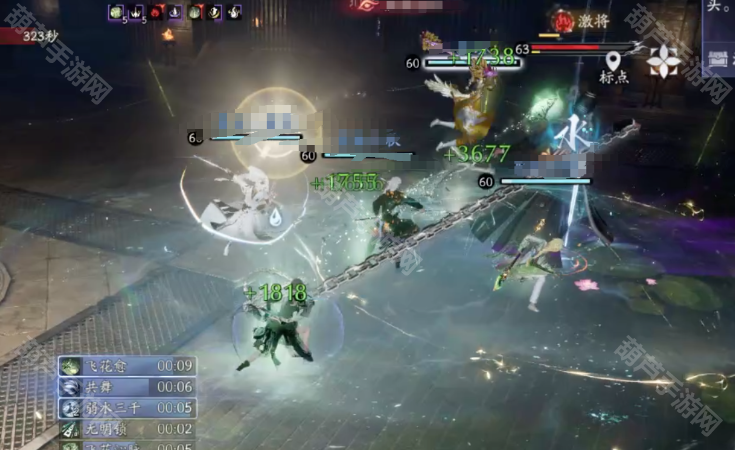Click the 激将 red taunt skill icon
The width and height of the screenshot is (735, 450).
click(564, 19)
